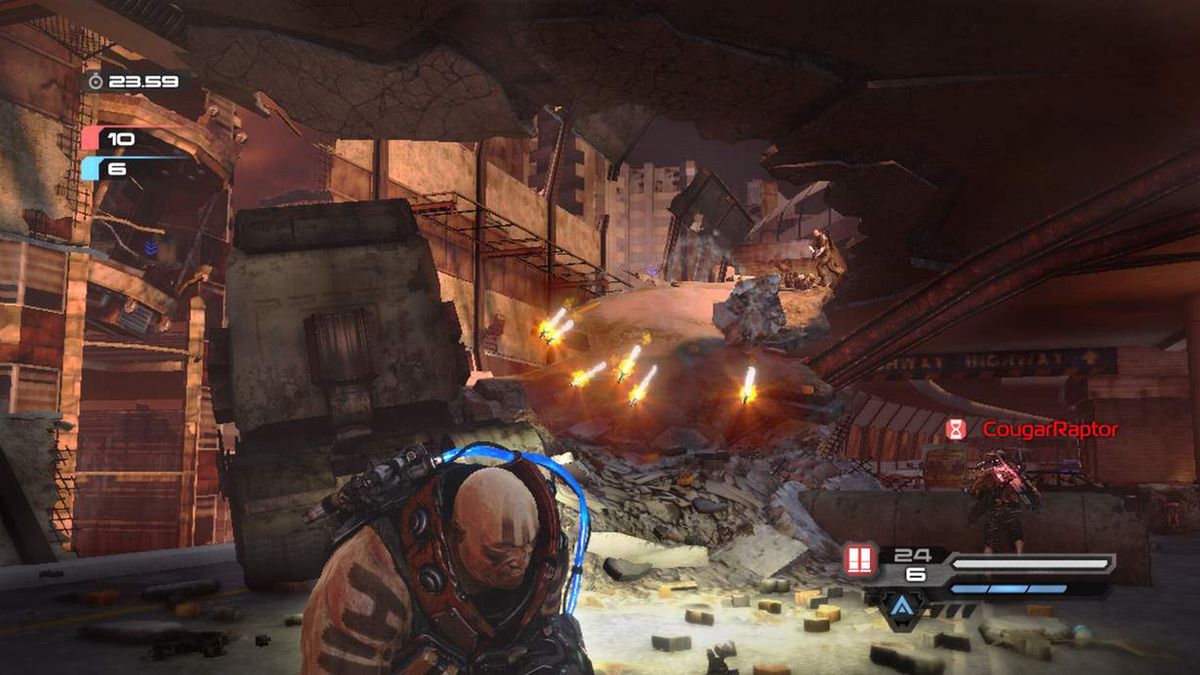Click the hourglass icon beside CougarRaptor
This screenshot has height=675, width=1200.
pyautogui.click(x=957, y=429)
